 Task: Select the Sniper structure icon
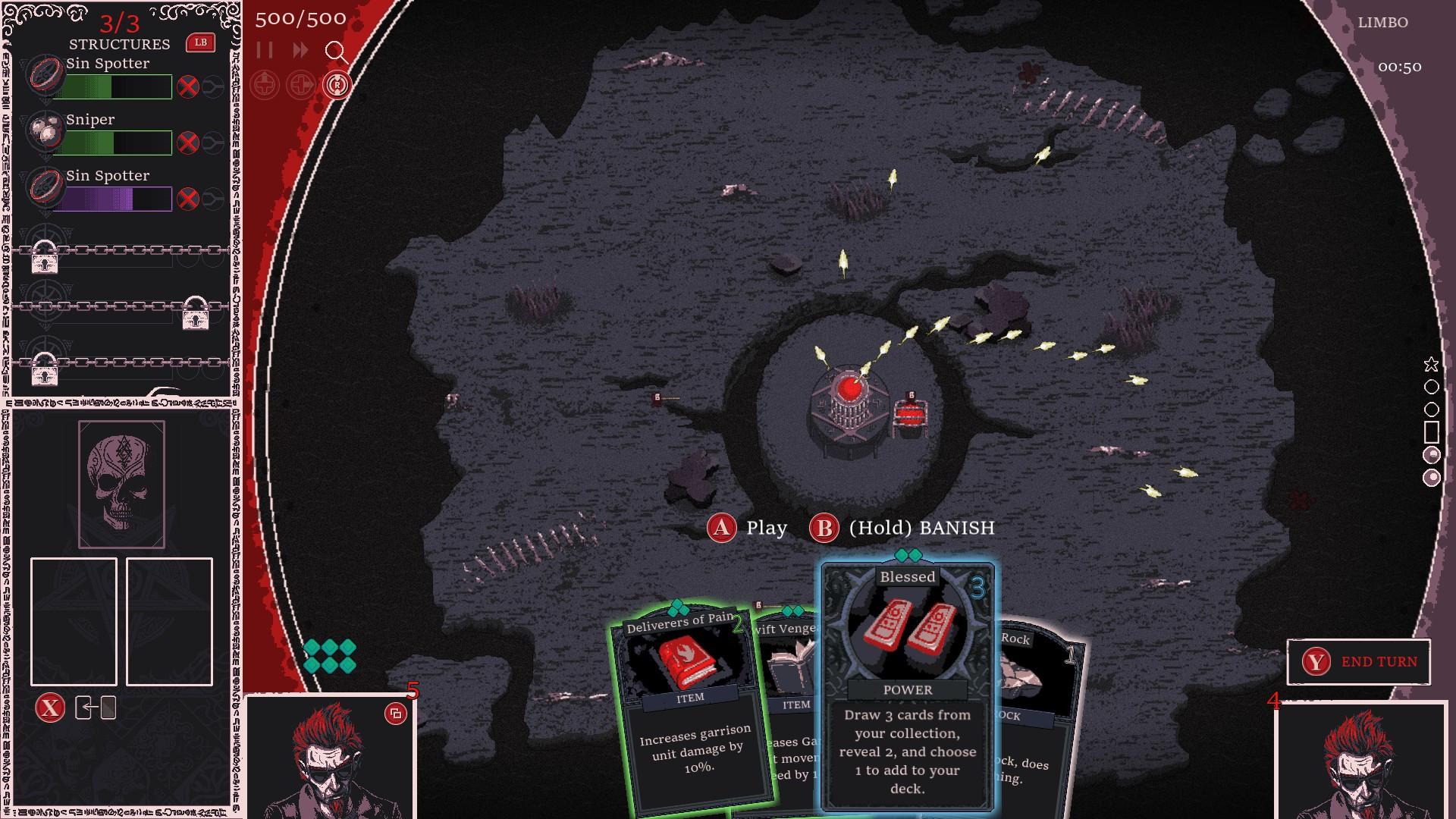(45, 132)
